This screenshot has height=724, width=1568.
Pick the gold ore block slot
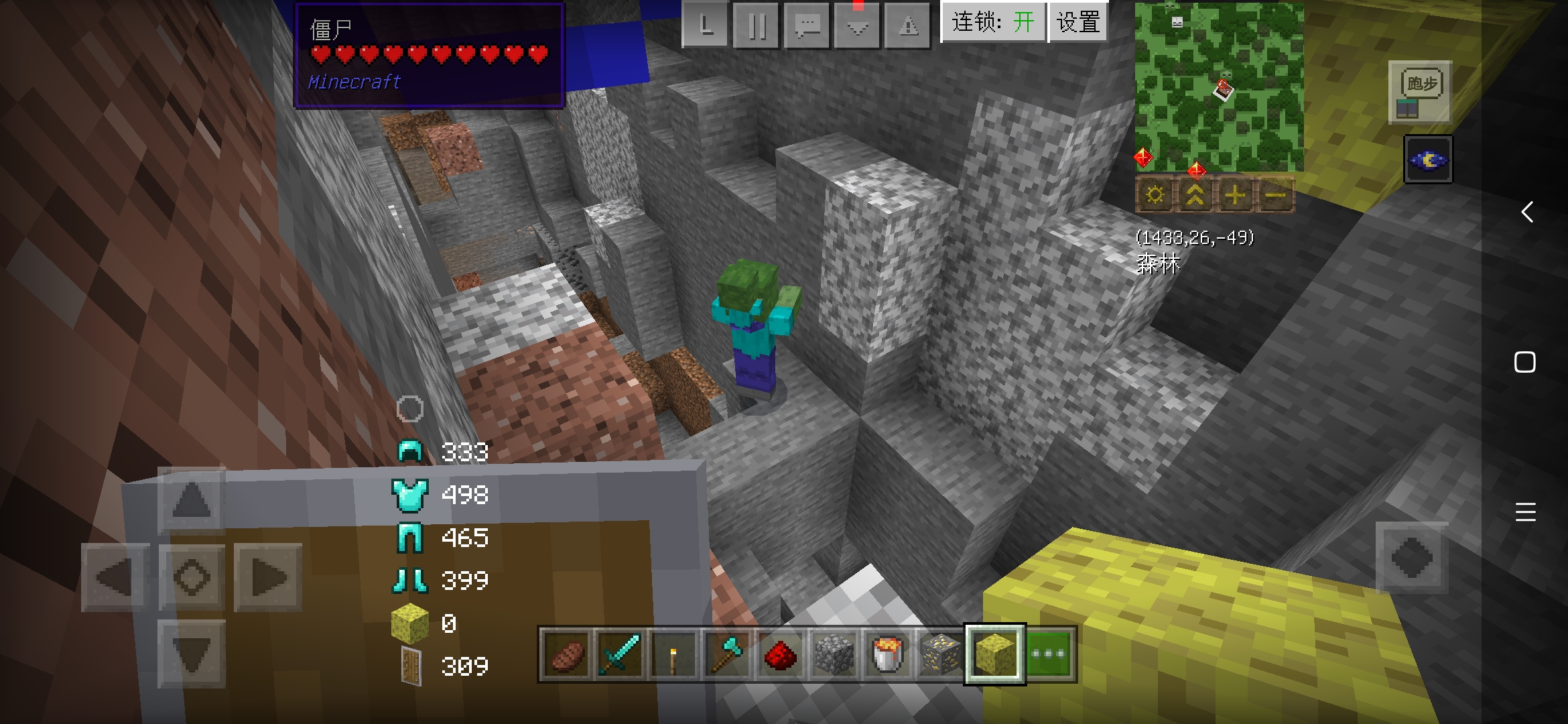(x=941, y=654)
